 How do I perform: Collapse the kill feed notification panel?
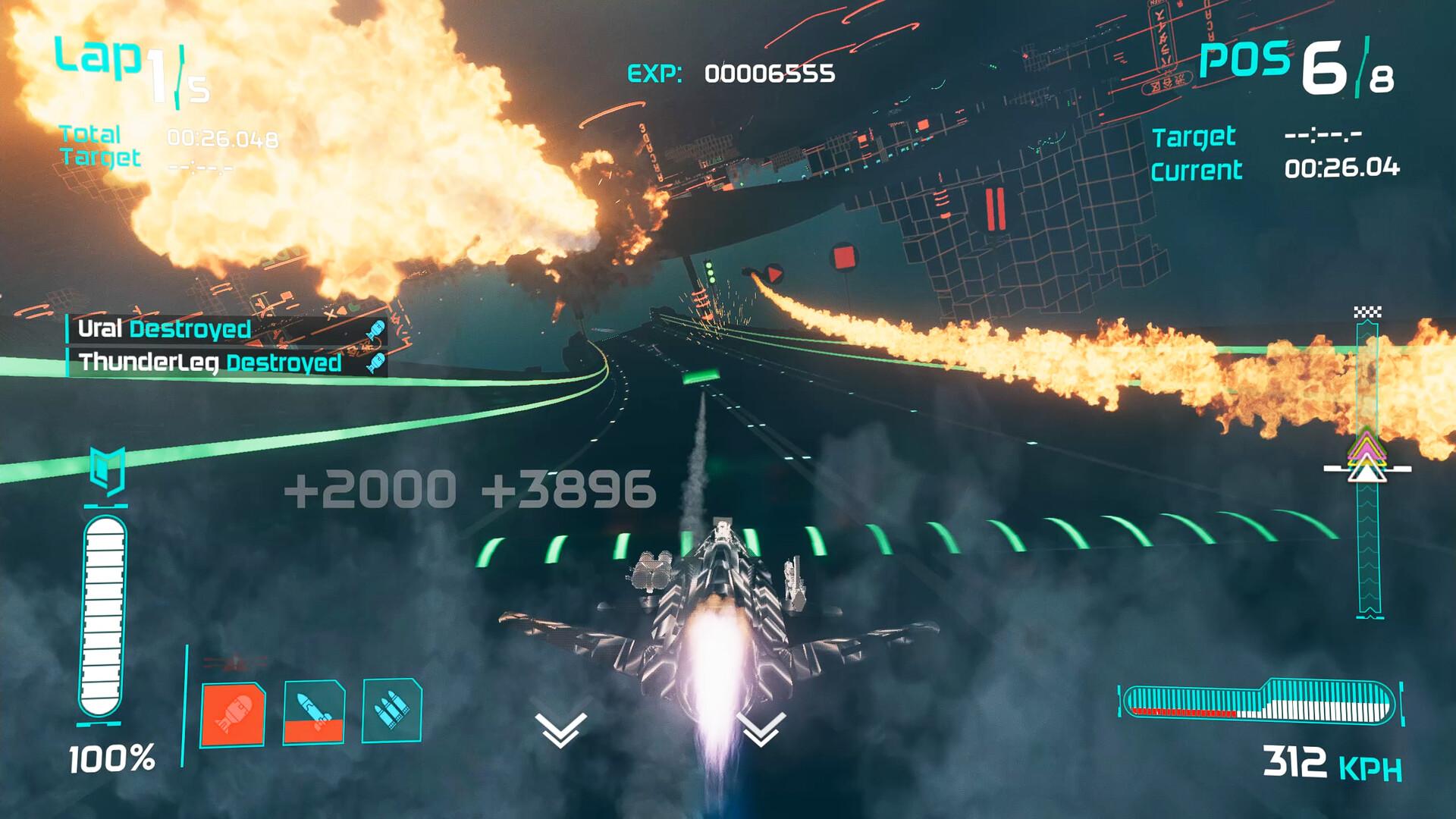pos(227,344)
